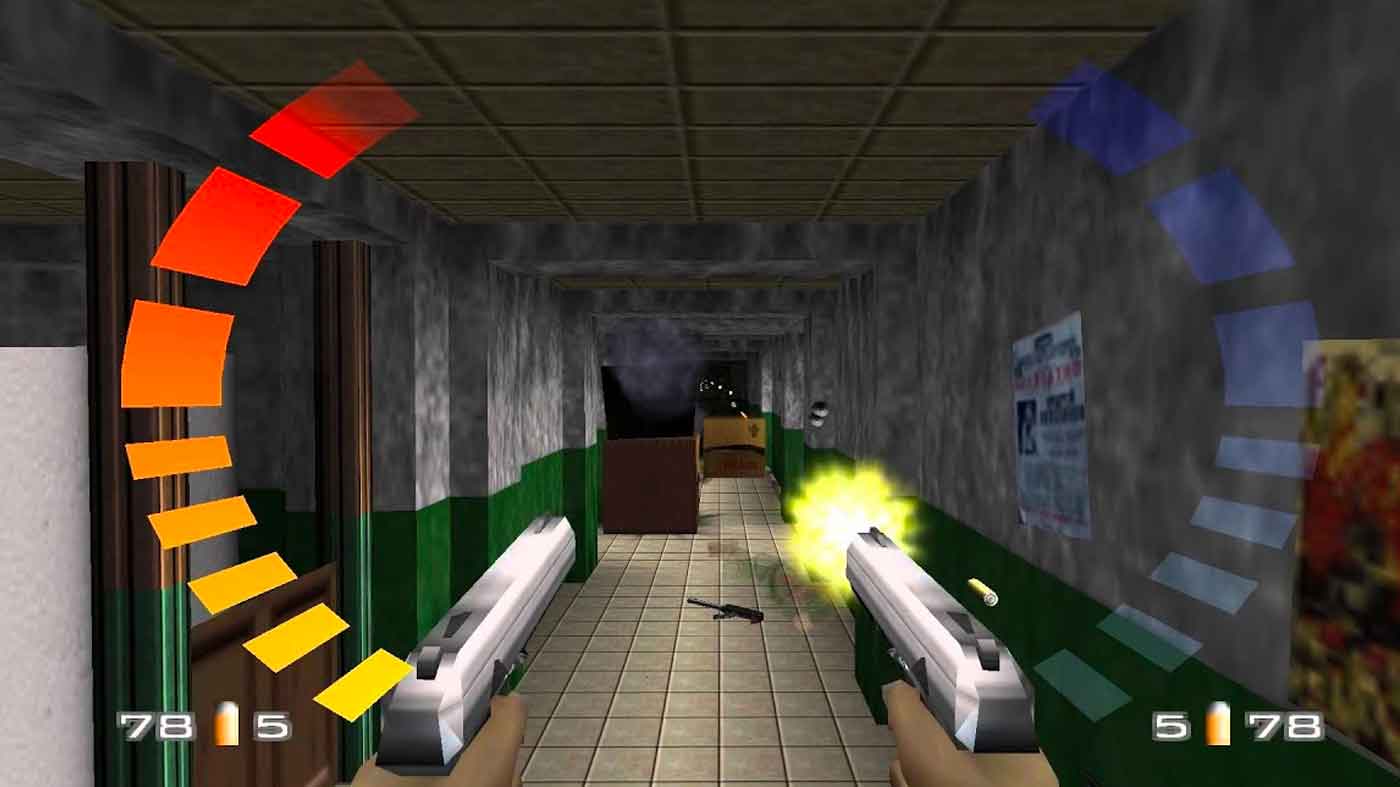Click the poster on the right wall
The height and width of the screenshot is (787, 1400).
pos(1048,420)
